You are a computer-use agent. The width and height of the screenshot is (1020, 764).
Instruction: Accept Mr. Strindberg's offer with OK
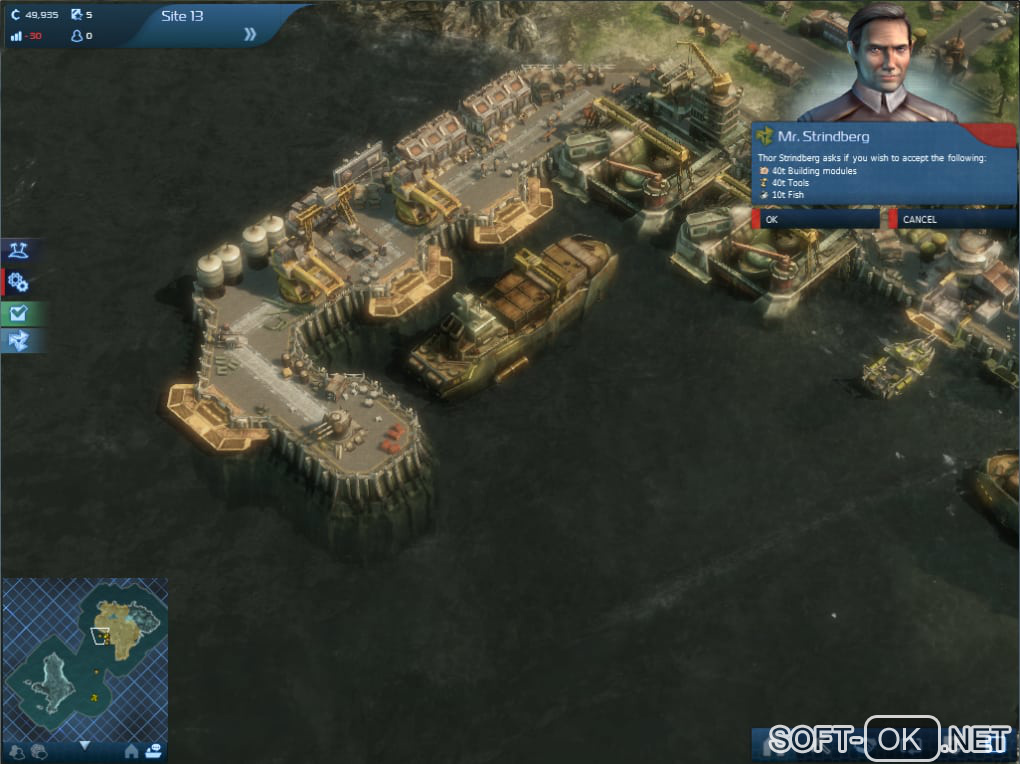817,219
